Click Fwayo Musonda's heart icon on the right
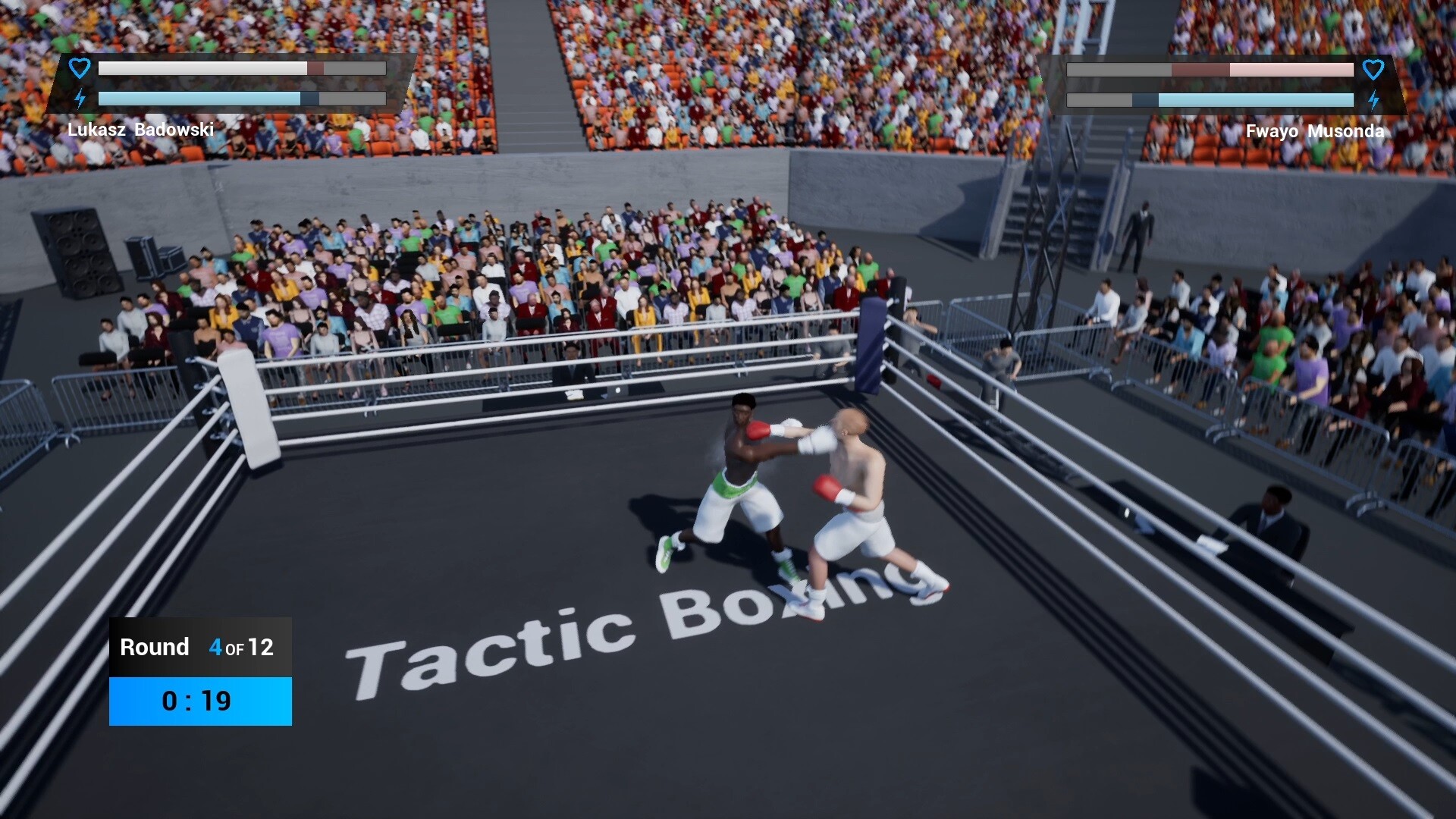Viewport: 1456px width, 819px height. click(1374, 70)
